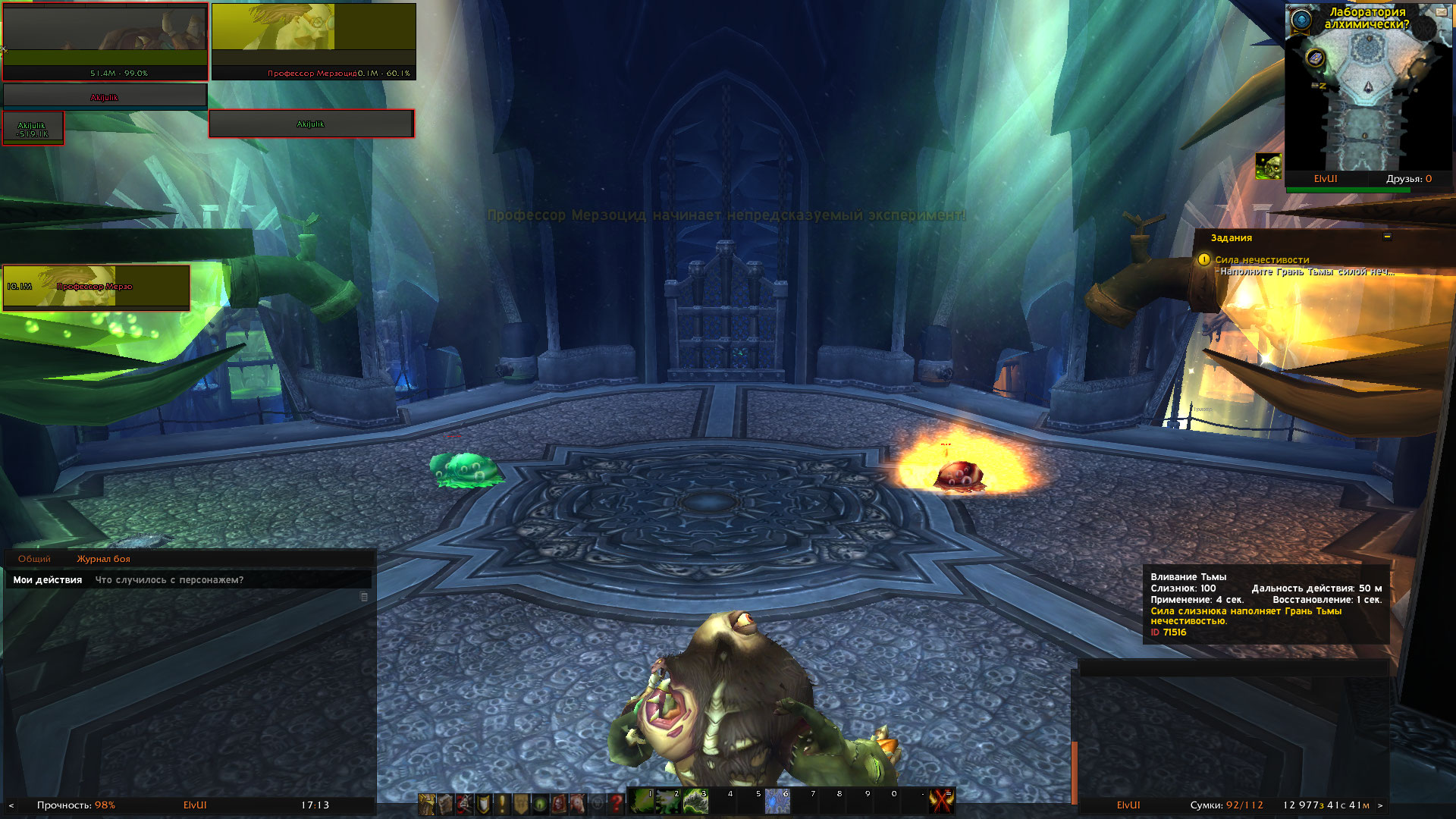This screenshot has width=1456, height=819.
Task: Open the Общий chat tab
Action: pos(34,559)
